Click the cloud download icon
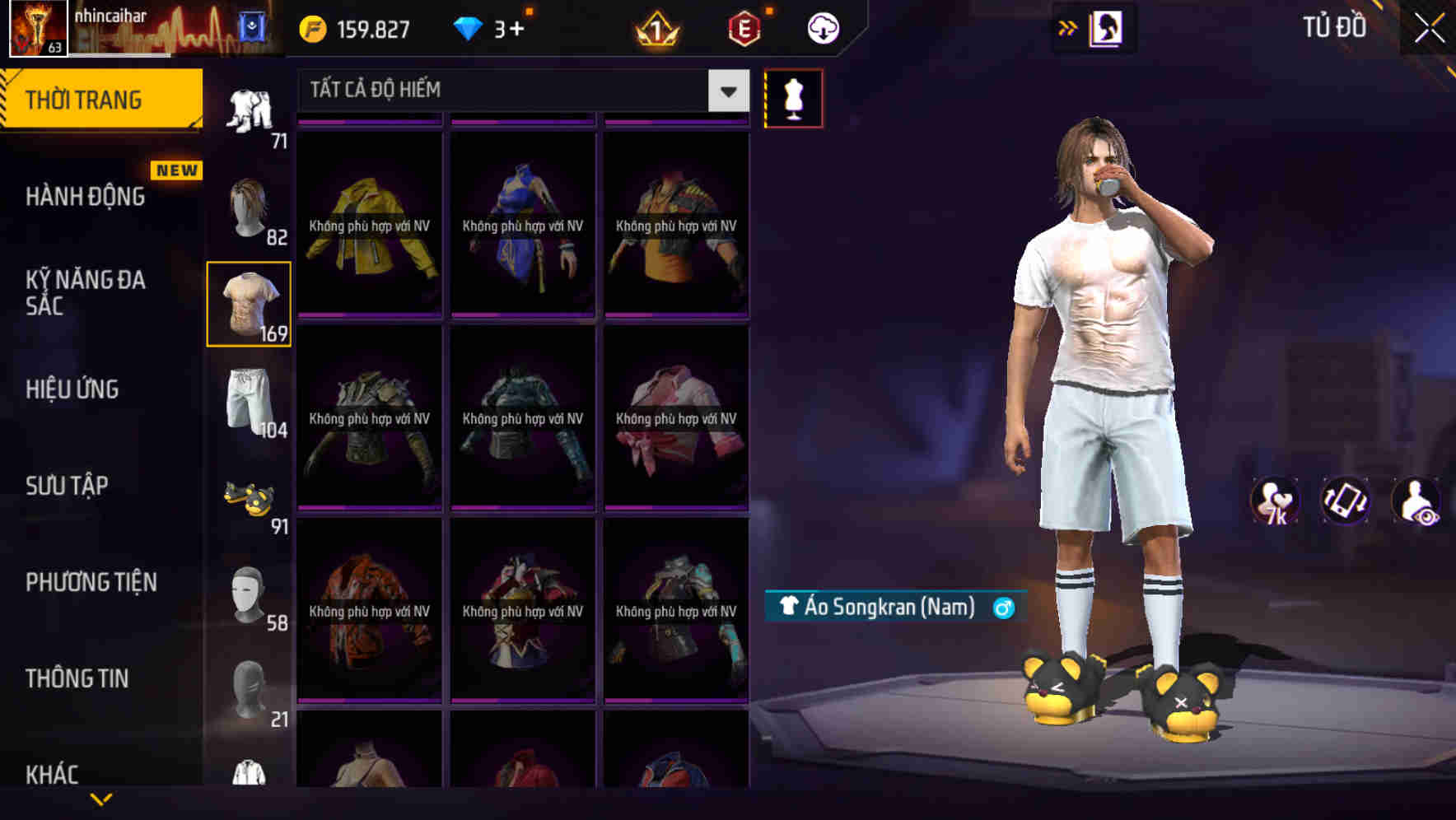 pos(821,27)
